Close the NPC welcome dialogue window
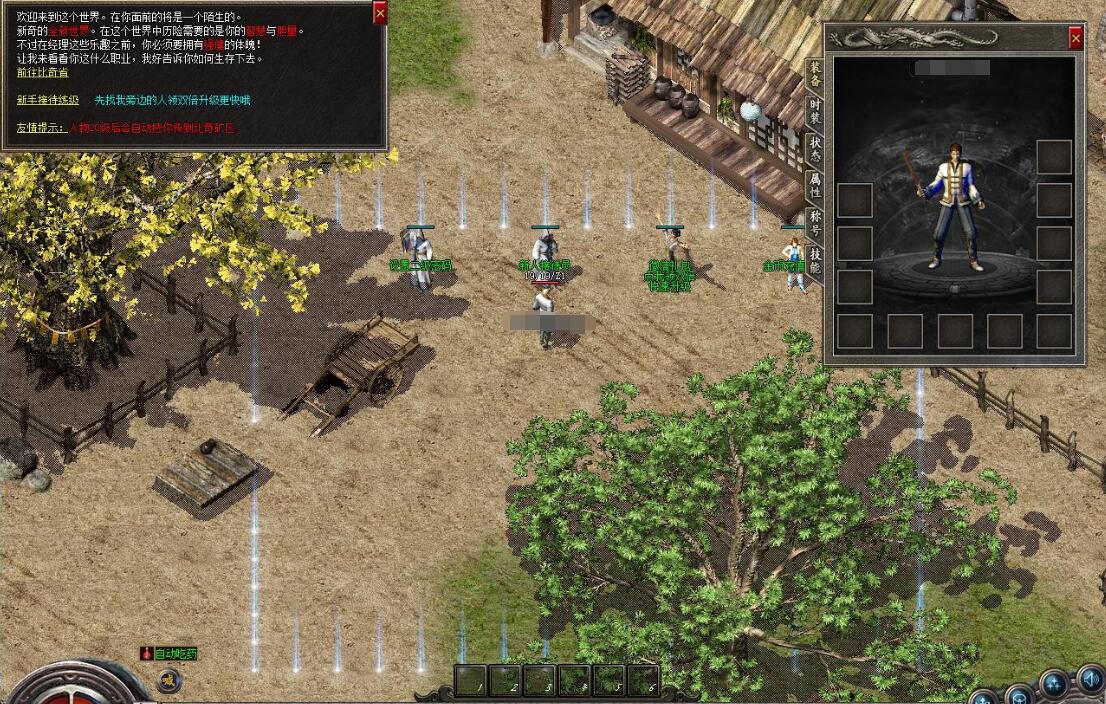Image resolution: width=1106 pixels, height=704 pixels. point(379,13)
